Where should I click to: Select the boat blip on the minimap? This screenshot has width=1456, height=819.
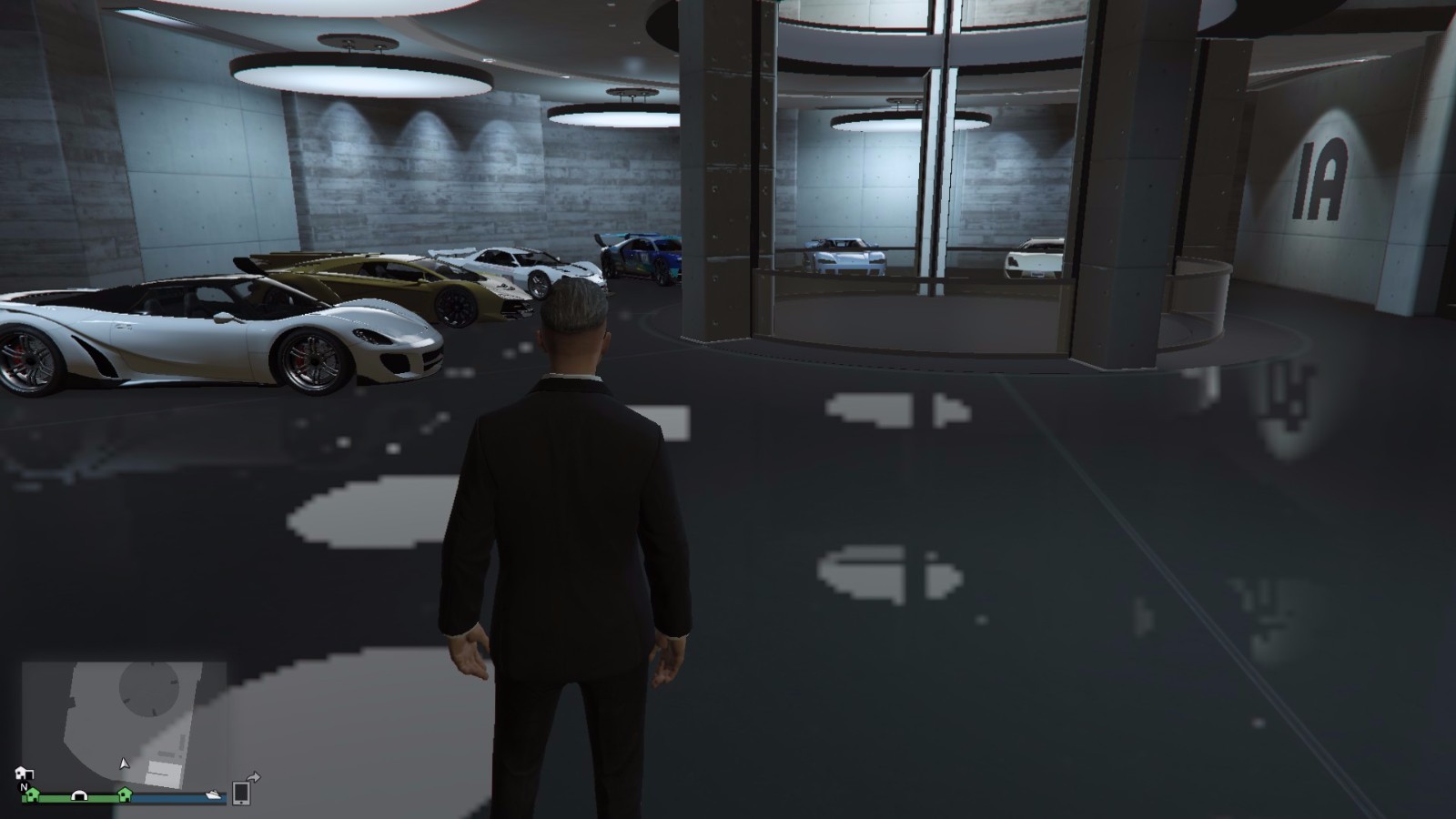tap(213, 794)
